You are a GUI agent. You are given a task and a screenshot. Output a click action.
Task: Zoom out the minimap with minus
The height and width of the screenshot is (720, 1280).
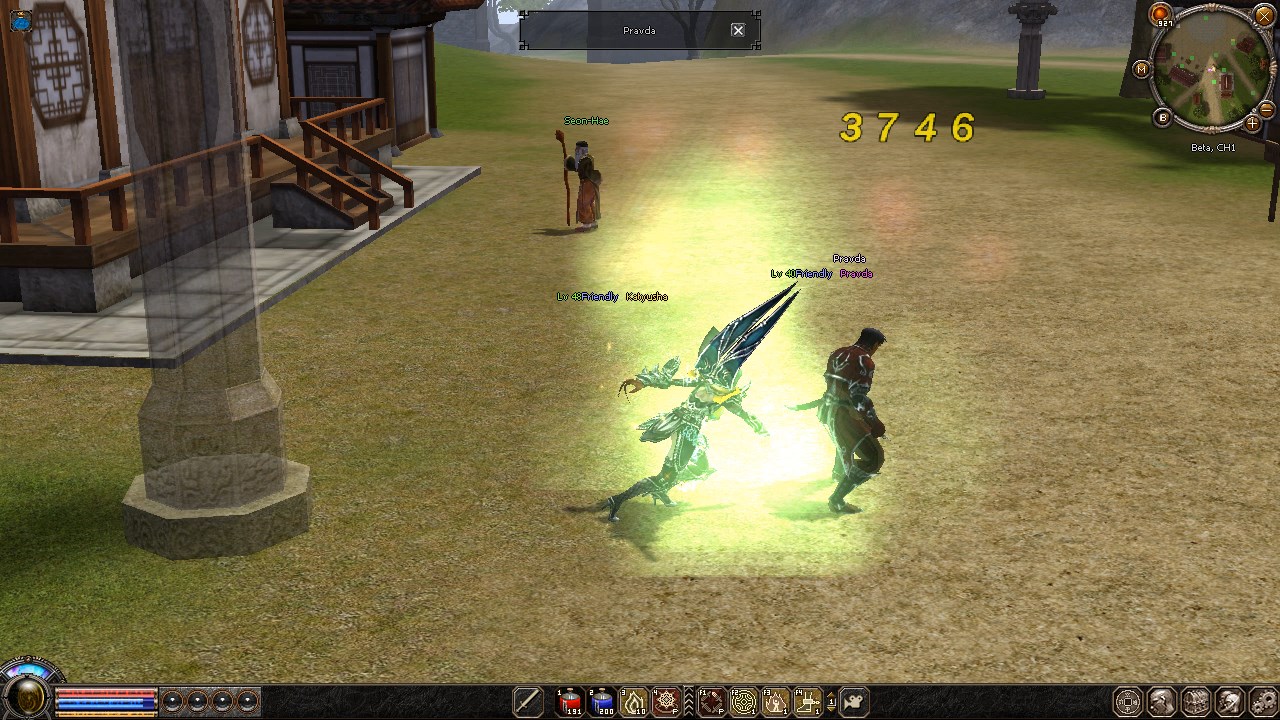(x=1267, y=109)
